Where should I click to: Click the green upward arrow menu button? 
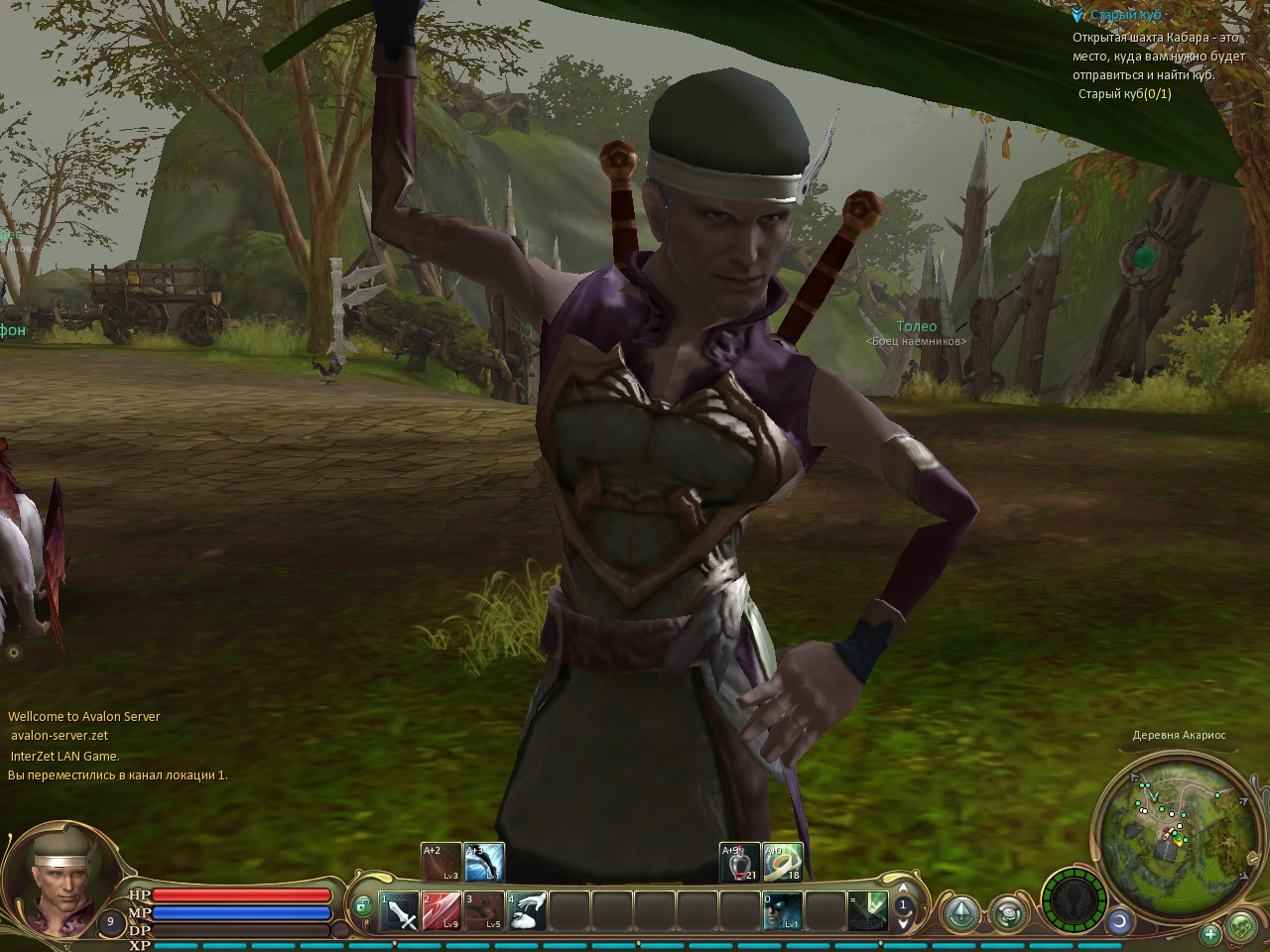coord(961,912)
